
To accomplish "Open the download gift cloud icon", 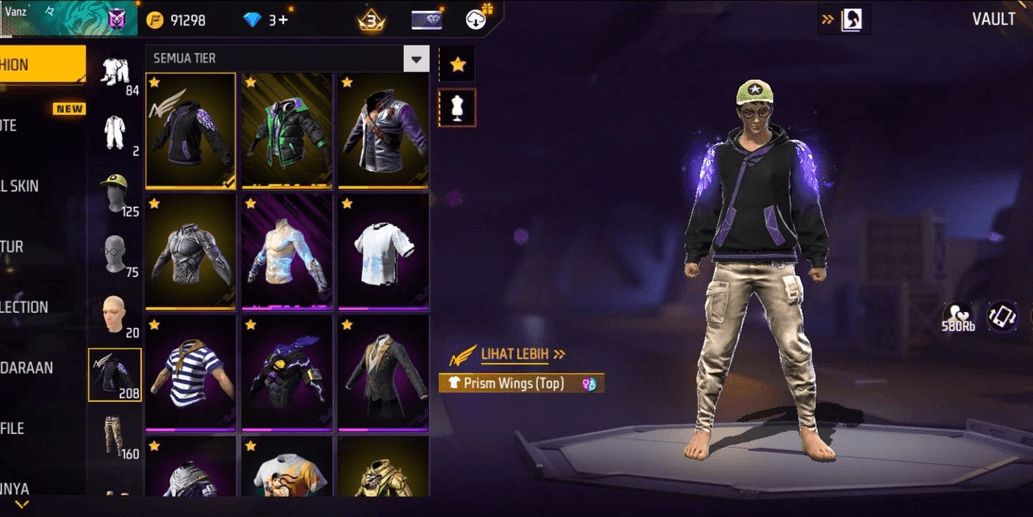I will 478,19.
